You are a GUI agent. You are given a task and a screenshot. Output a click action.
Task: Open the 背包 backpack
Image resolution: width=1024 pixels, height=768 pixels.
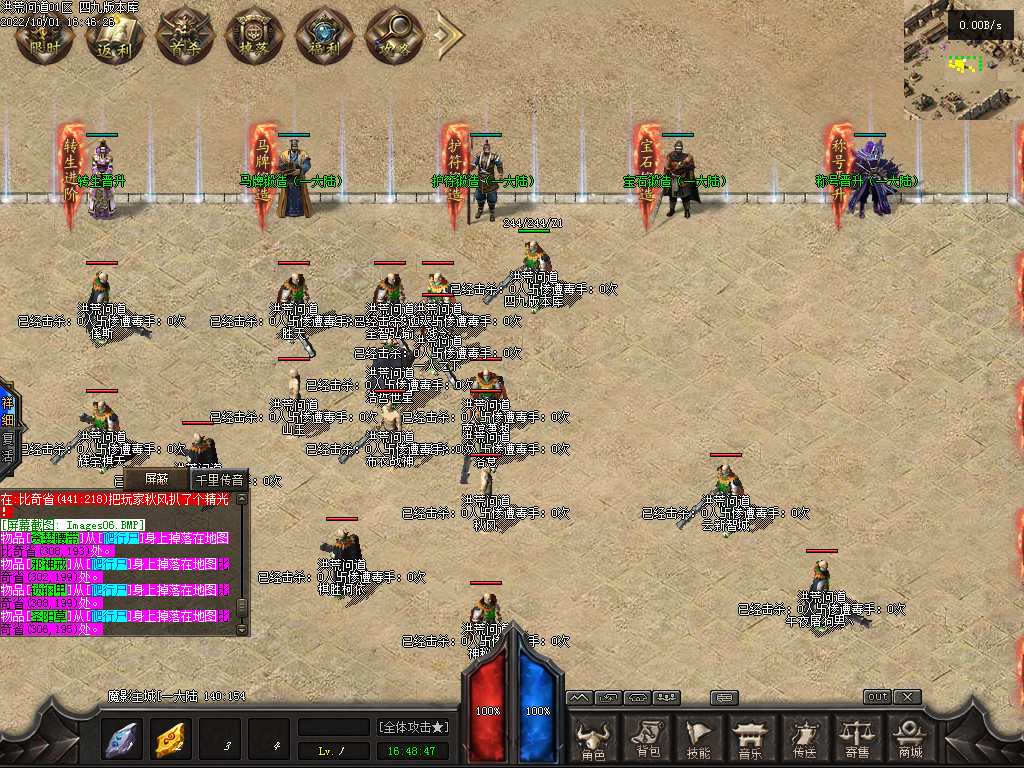coord(648,740)
